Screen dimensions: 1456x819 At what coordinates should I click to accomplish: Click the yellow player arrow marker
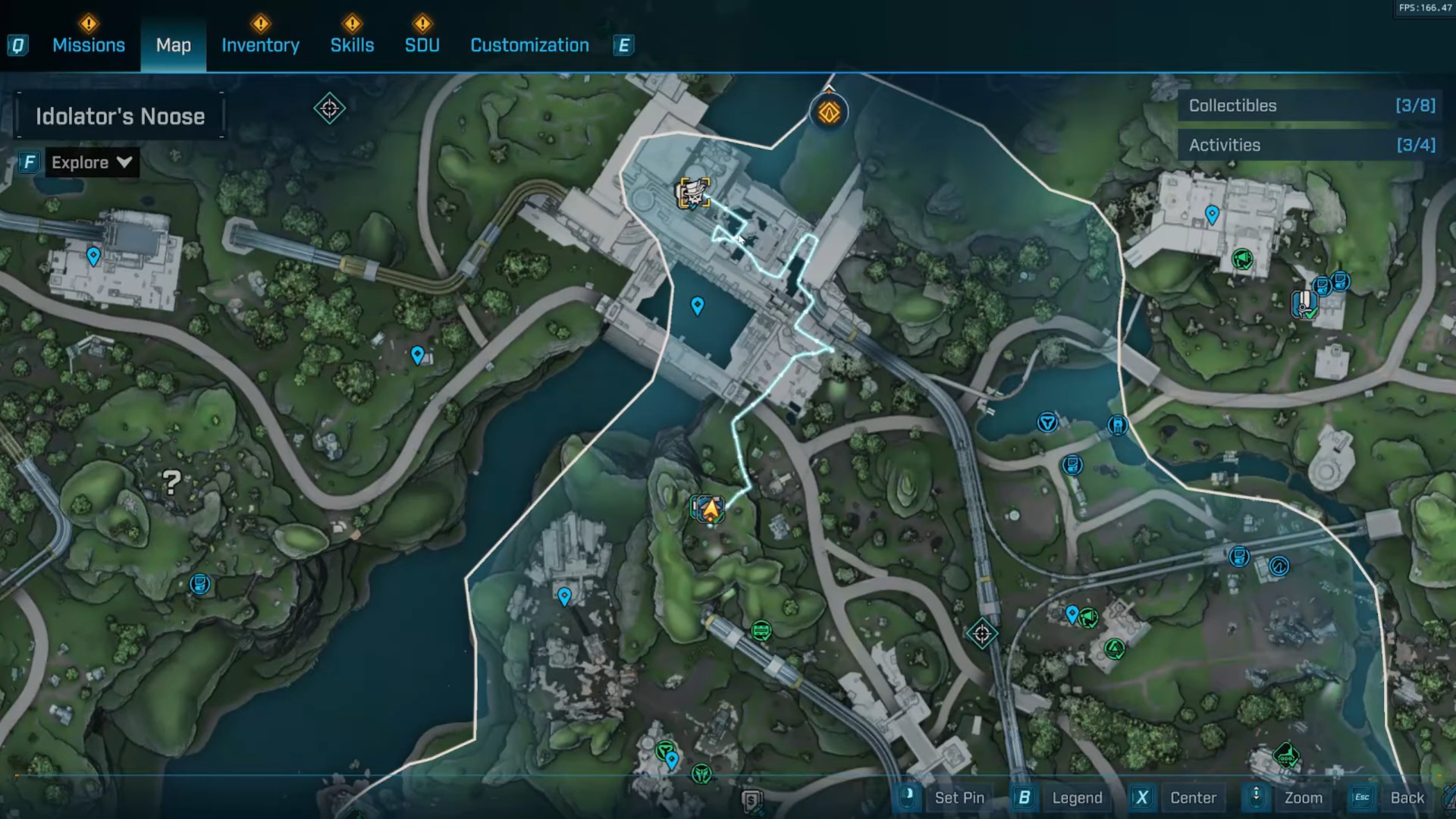710,510
